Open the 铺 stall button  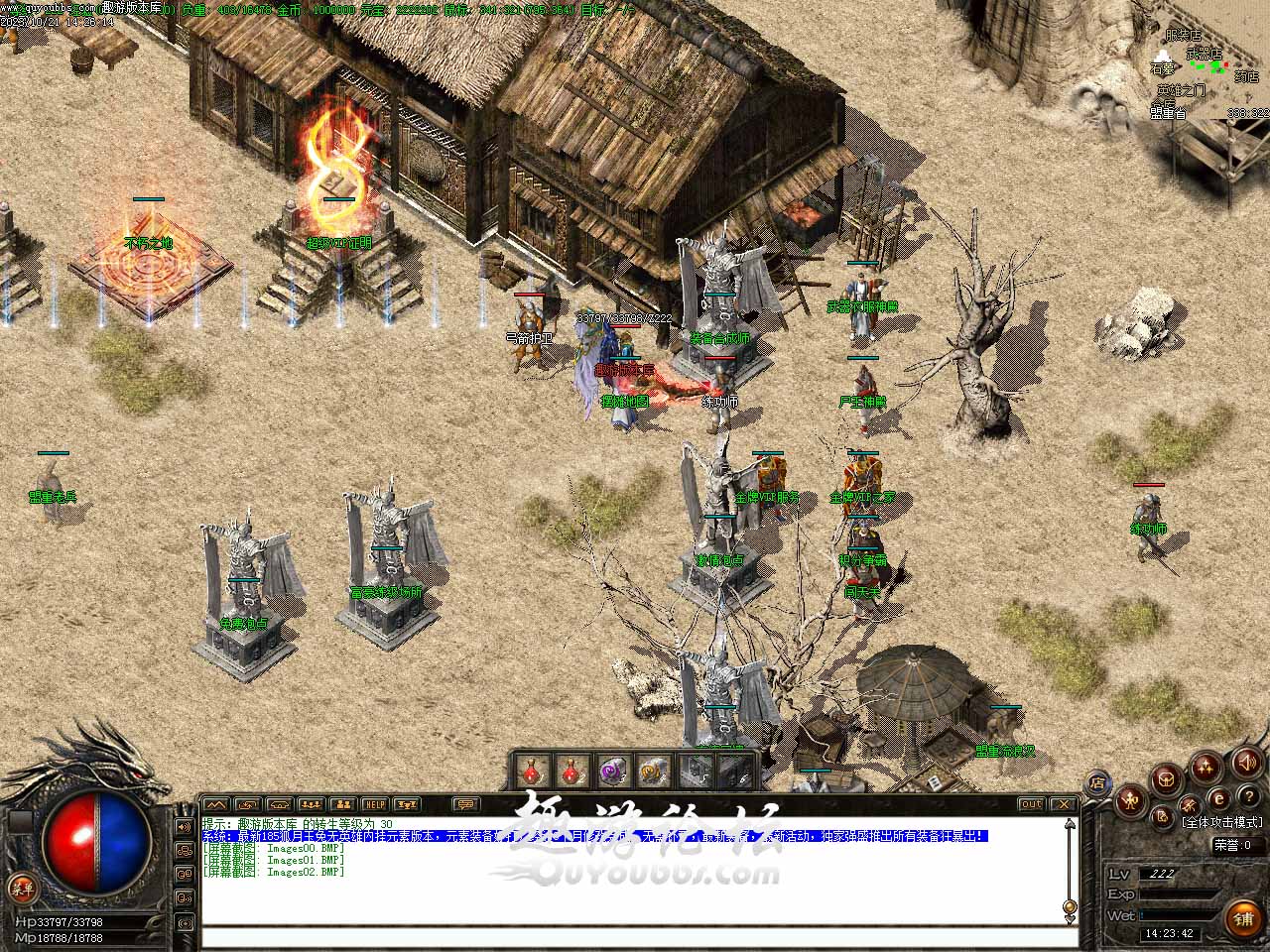coord(1243,919)
